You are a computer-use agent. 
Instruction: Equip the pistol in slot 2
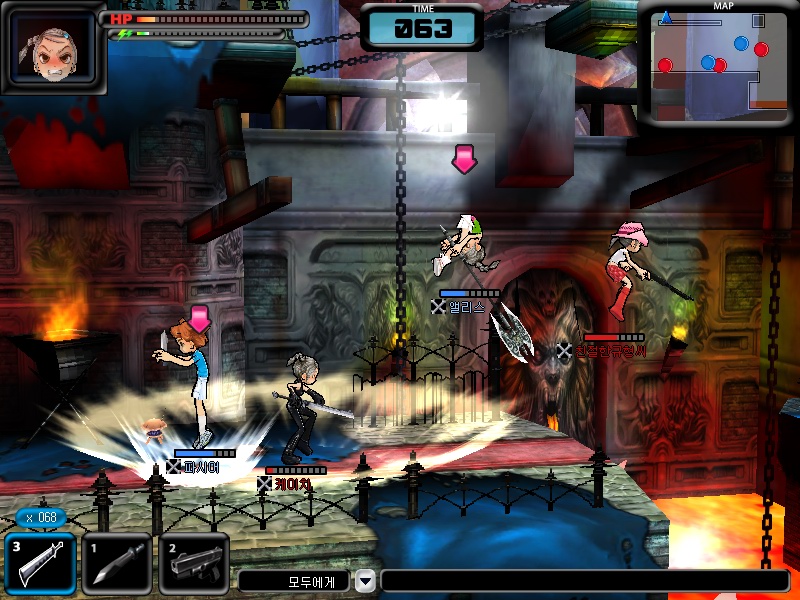coord(194,563)
